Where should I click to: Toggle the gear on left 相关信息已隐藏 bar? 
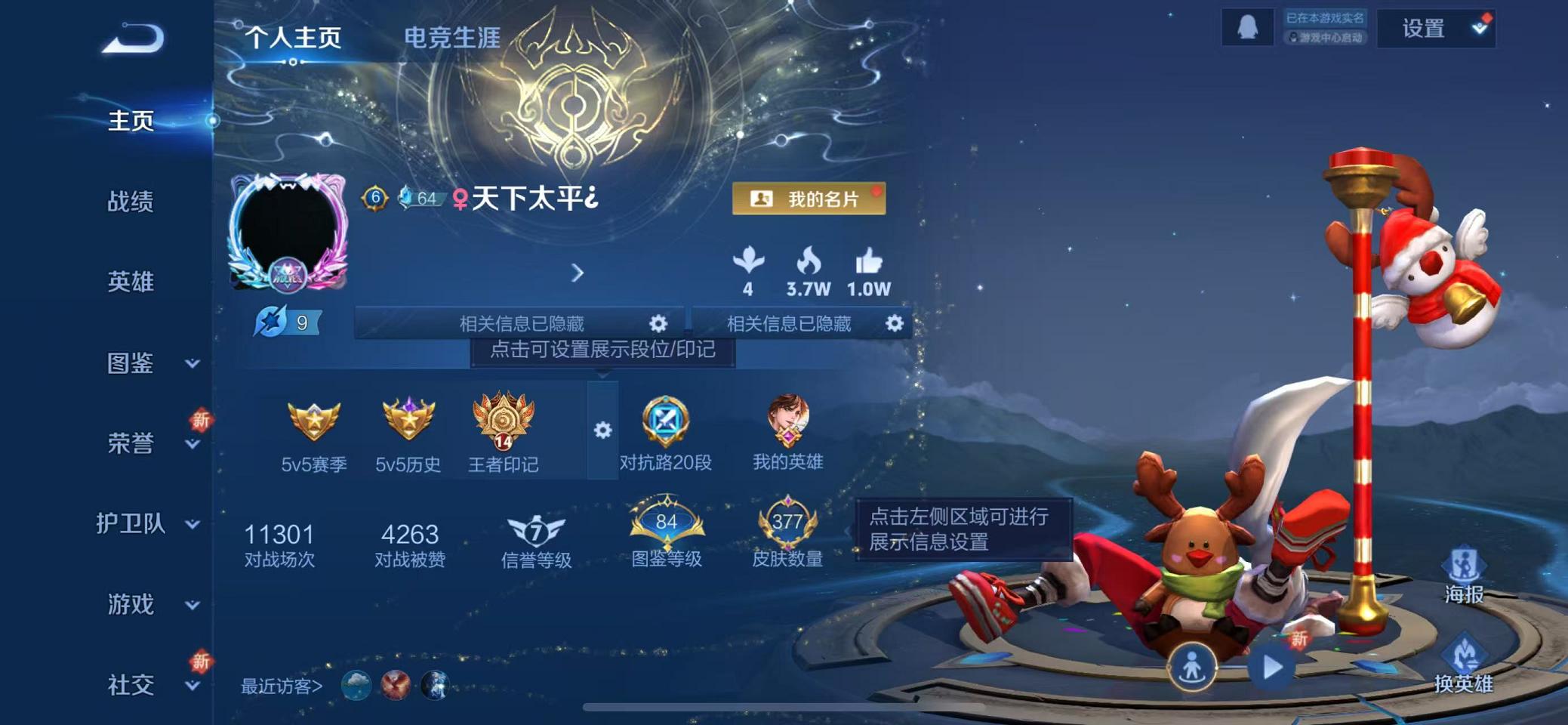(x=658, y=324)
